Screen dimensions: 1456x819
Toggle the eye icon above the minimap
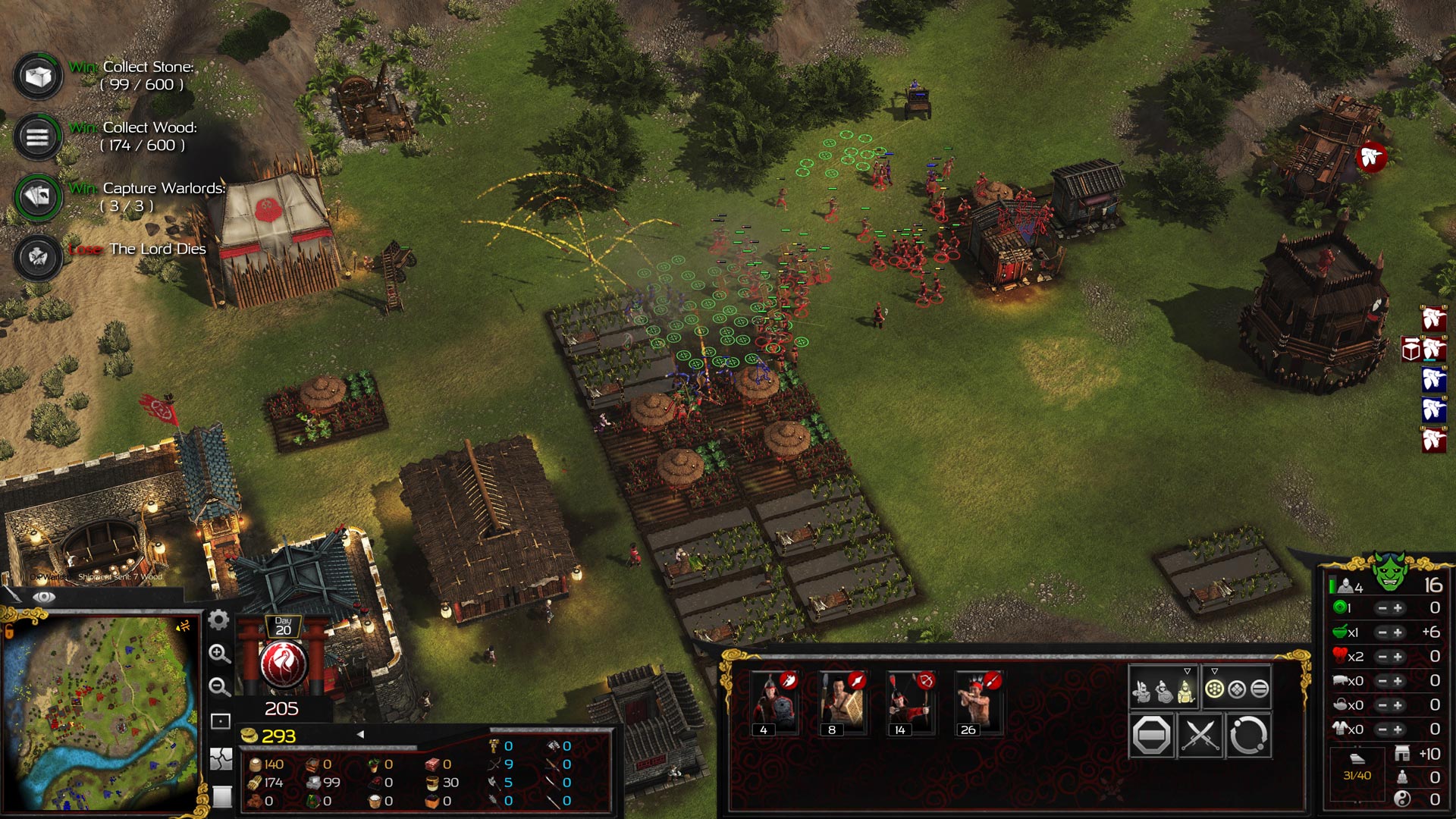coord(44,598)
